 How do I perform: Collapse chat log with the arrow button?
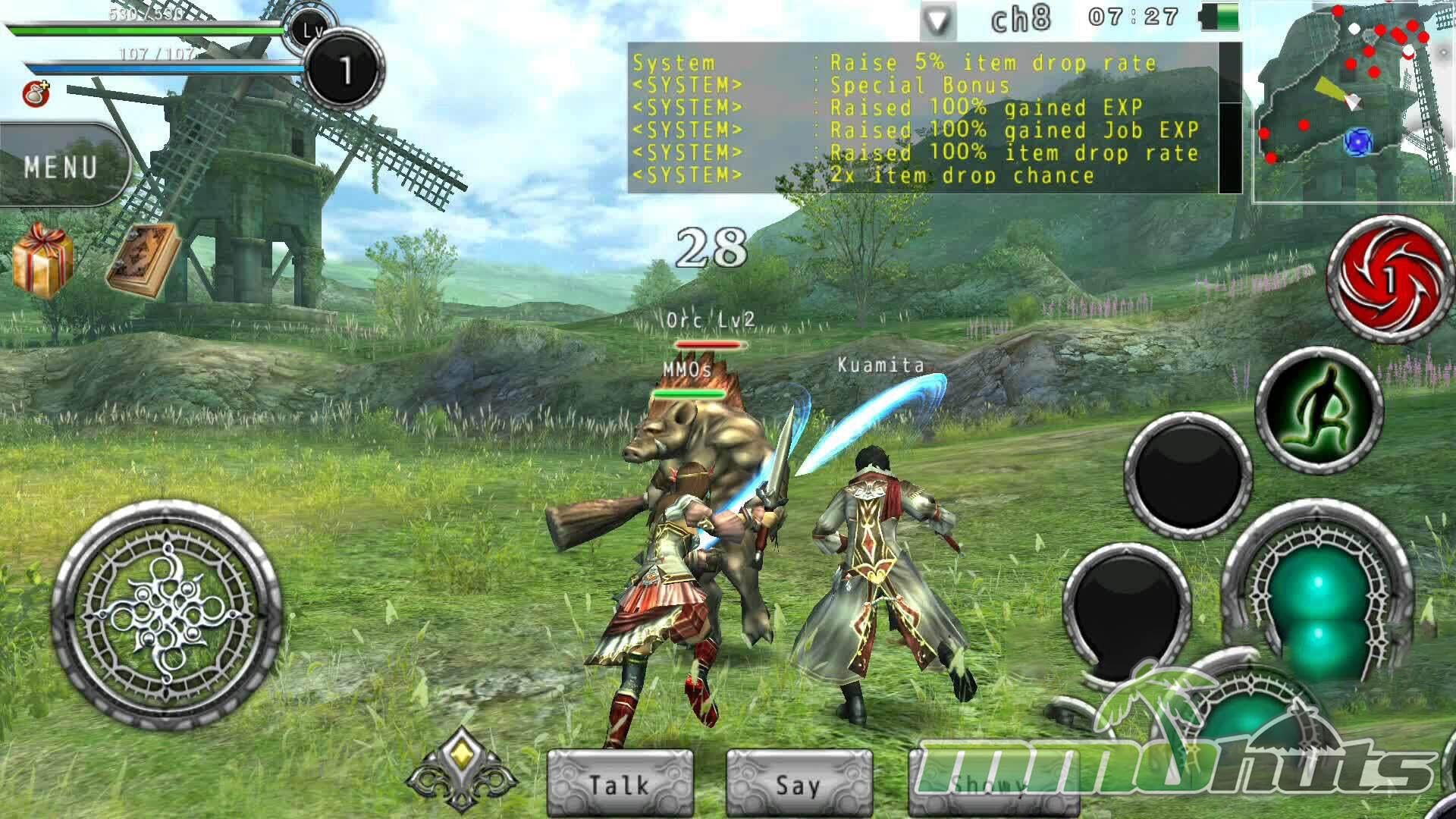tap(938, 21)
